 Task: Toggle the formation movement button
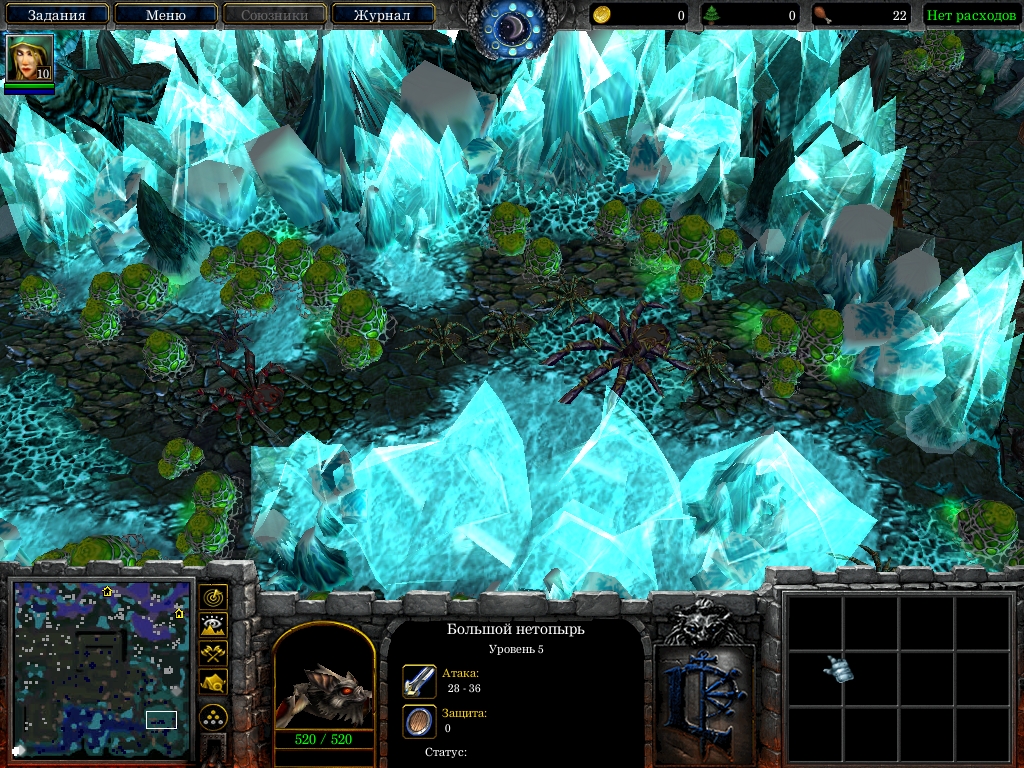click(213, 717)
